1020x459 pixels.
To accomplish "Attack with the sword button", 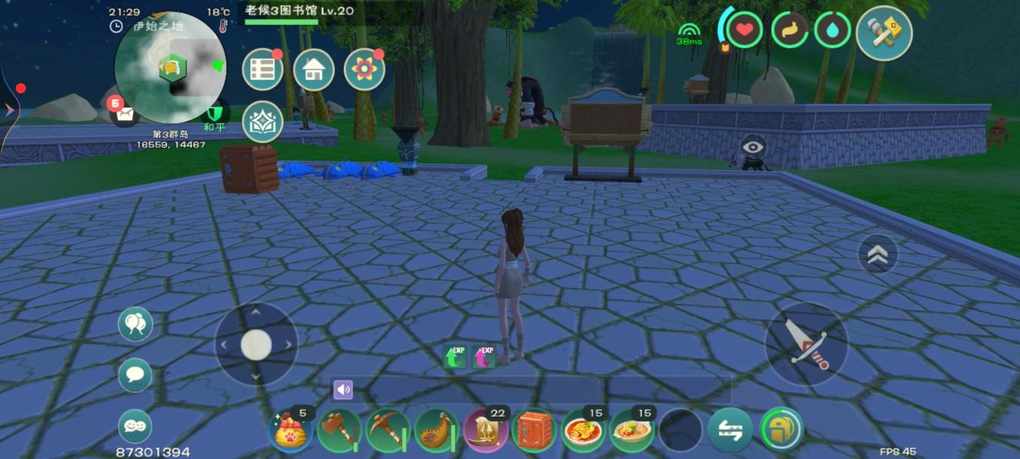I will click(x=806, y=344).
